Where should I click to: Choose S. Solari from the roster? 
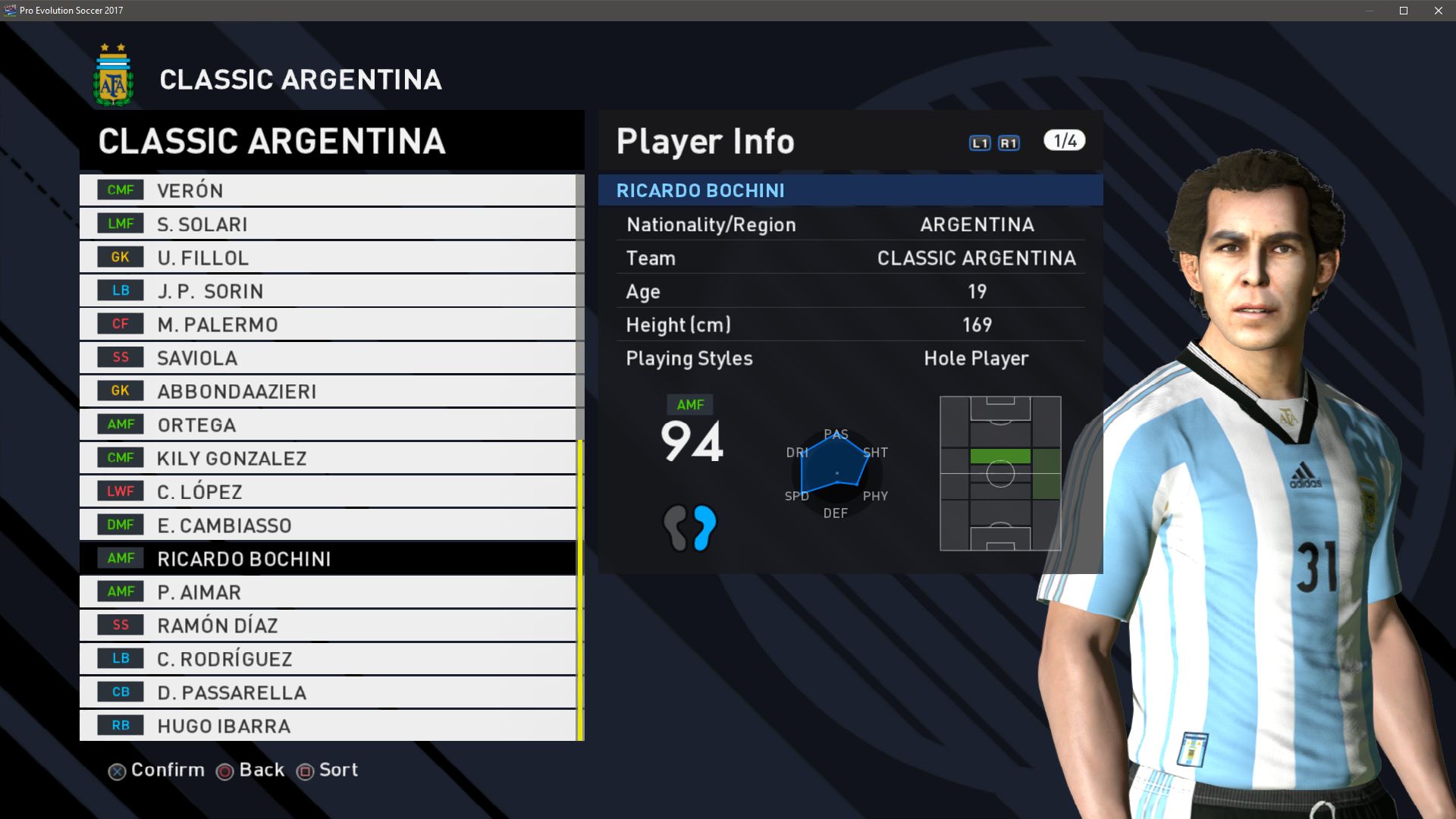(x=328, y=224)
